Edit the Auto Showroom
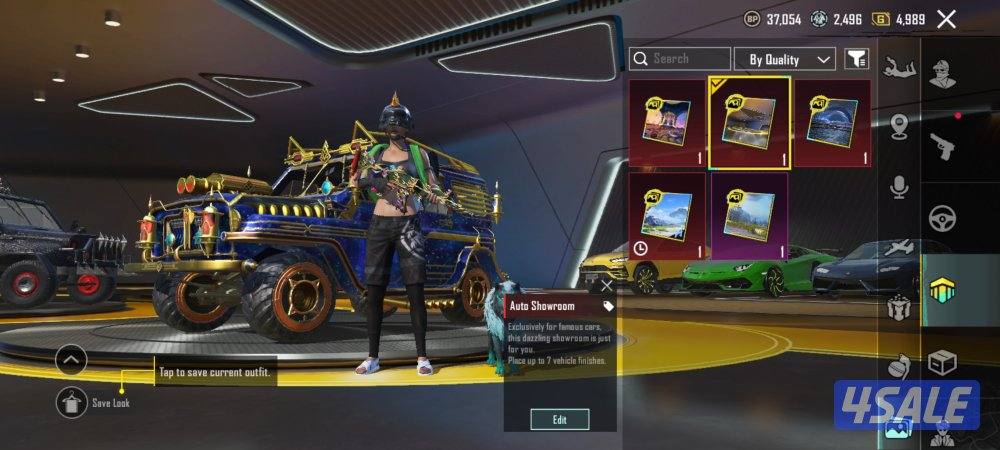This screenshot has width=1000, height=450. [x=559, y=419]
